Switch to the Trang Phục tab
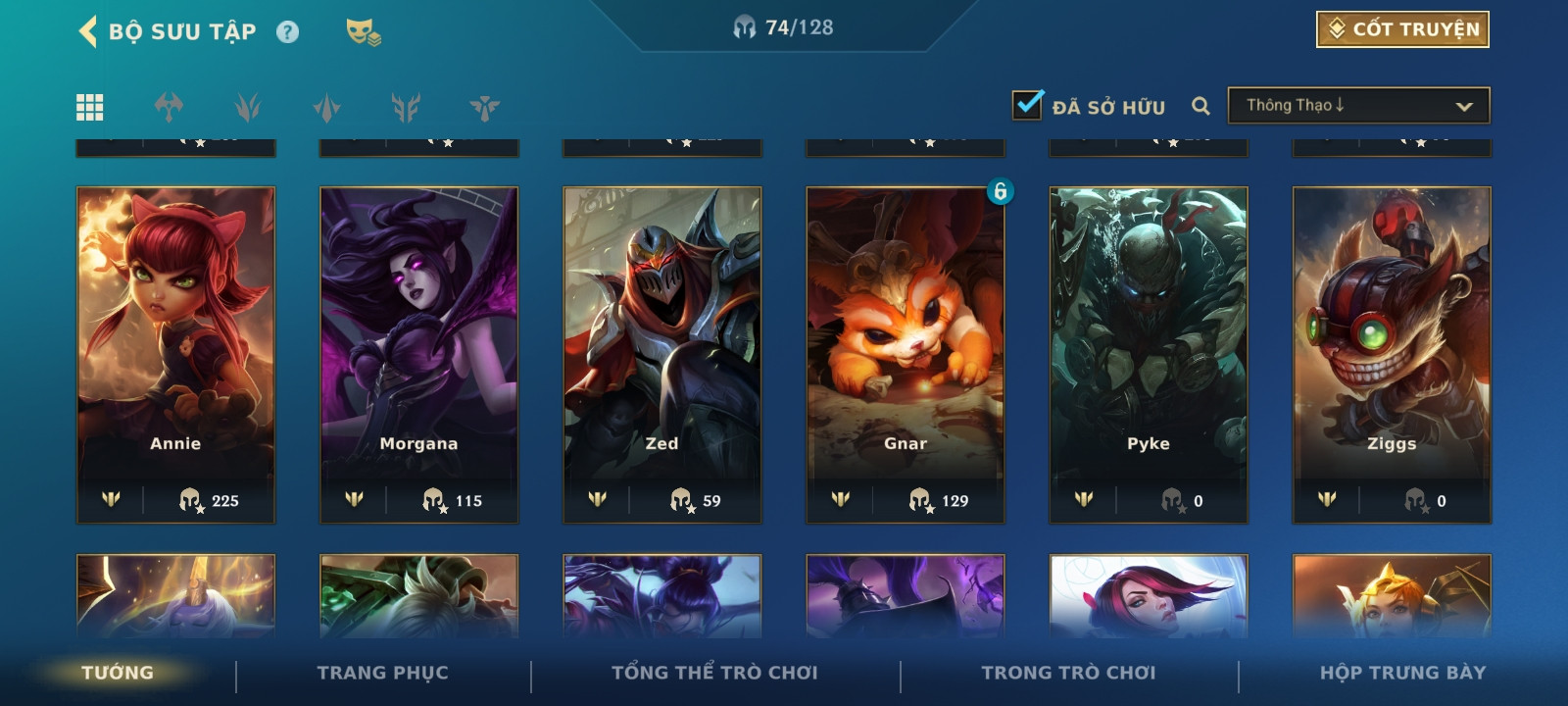 tap(382, 673)
